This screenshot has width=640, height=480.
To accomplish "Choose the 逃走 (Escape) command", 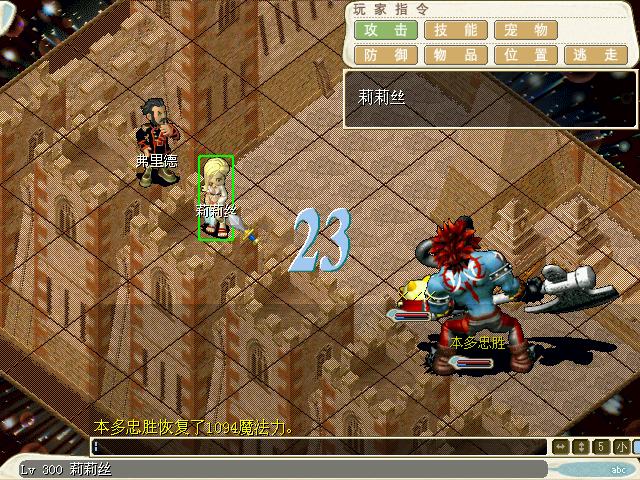I will 596,55.
